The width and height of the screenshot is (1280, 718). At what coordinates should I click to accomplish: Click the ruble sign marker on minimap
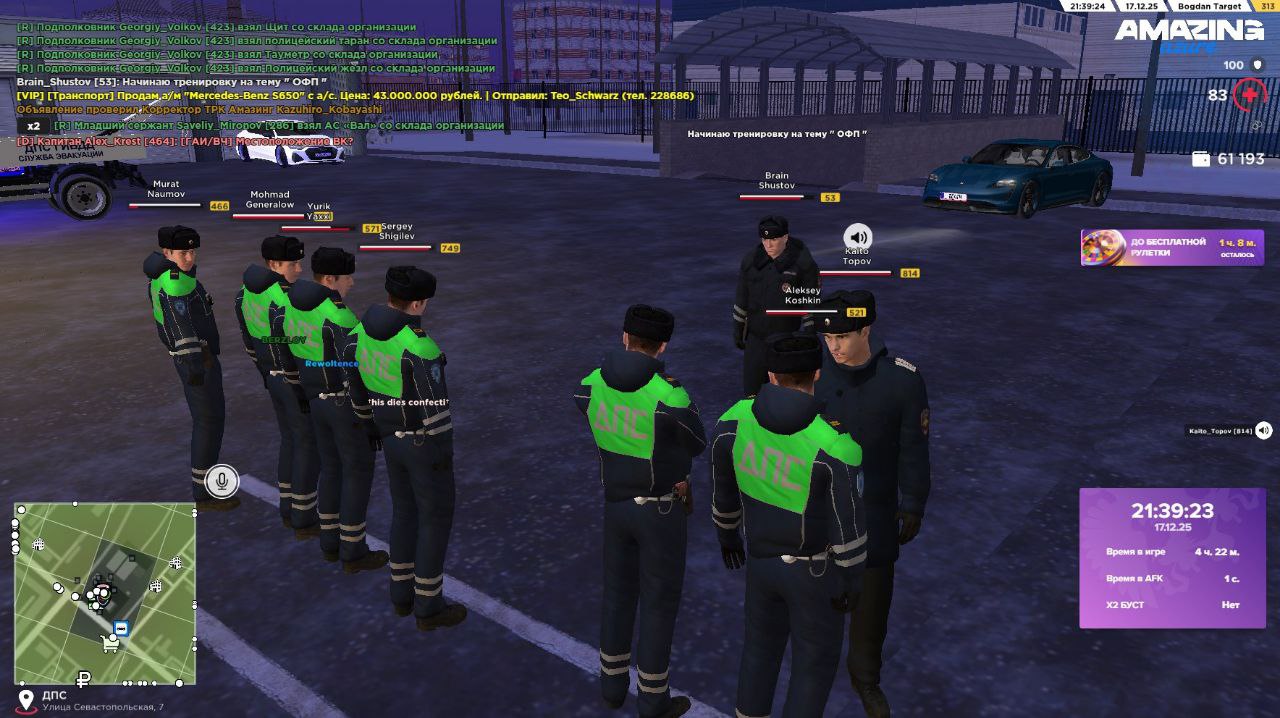[x=84, y=679]
